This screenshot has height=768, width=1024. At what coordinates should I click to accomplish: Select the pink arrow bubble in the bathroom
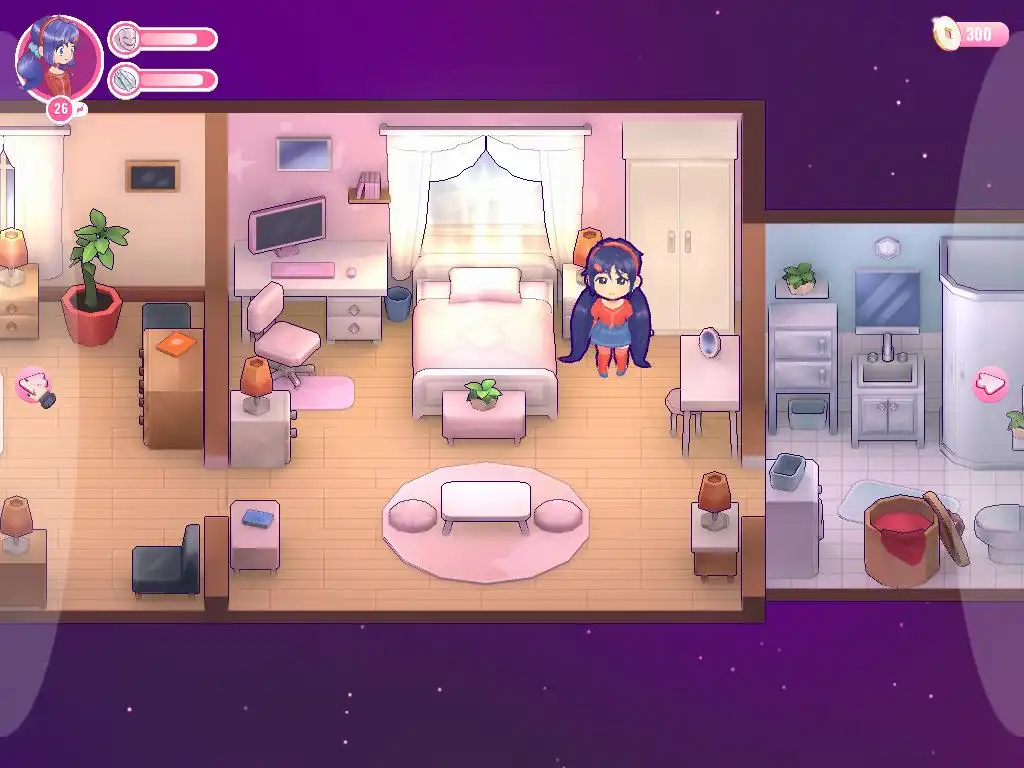point(990,384)
